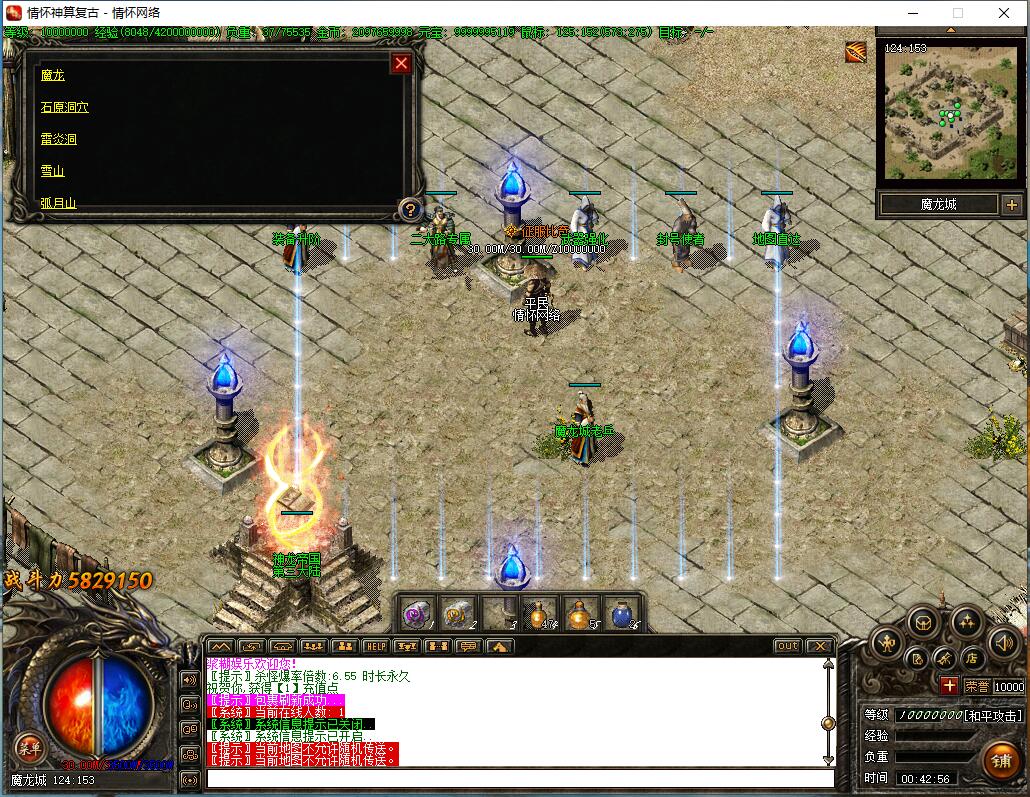Select the 石原洞穴 destination link
Image resolution: width=1030 pixels, height=797 pixels.
tap(64, 107)
